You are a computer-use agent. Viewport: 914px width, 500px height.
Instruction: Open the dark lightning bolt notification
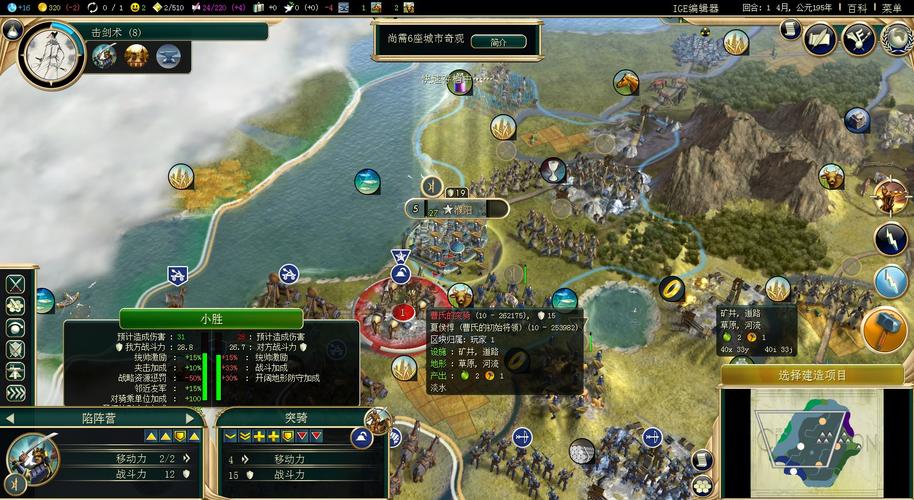click(891, 239)
